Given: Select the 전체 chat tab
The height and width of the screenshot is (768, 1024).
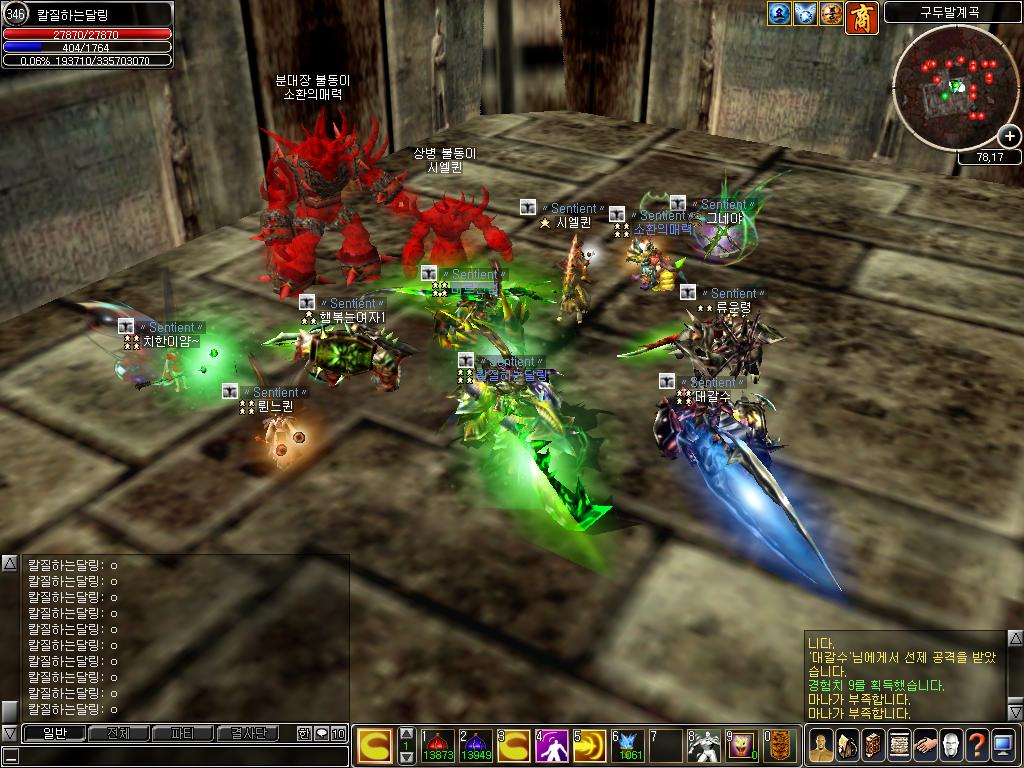Looking at the screenshot, I should coord(118,733).
